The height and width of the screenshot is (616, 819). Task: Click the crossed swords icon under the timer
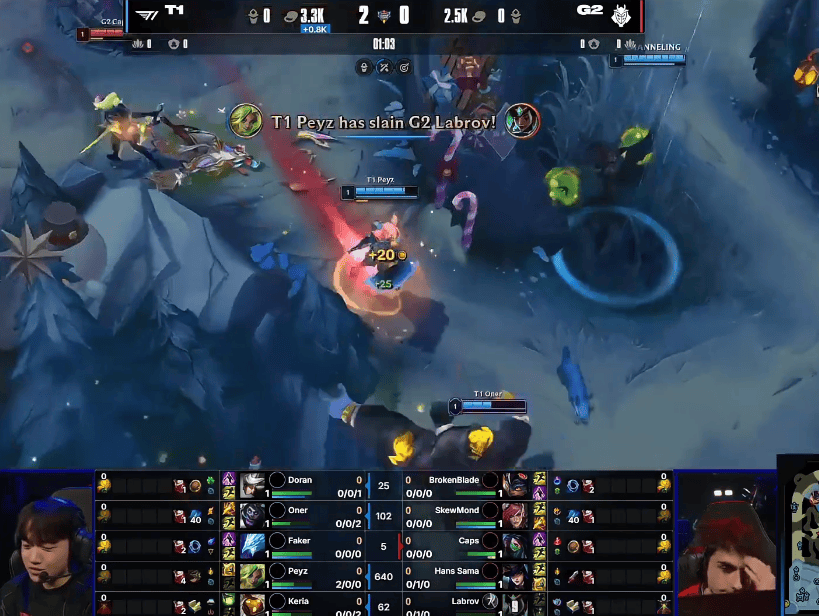pyautogui.click(x=383, y=67)
